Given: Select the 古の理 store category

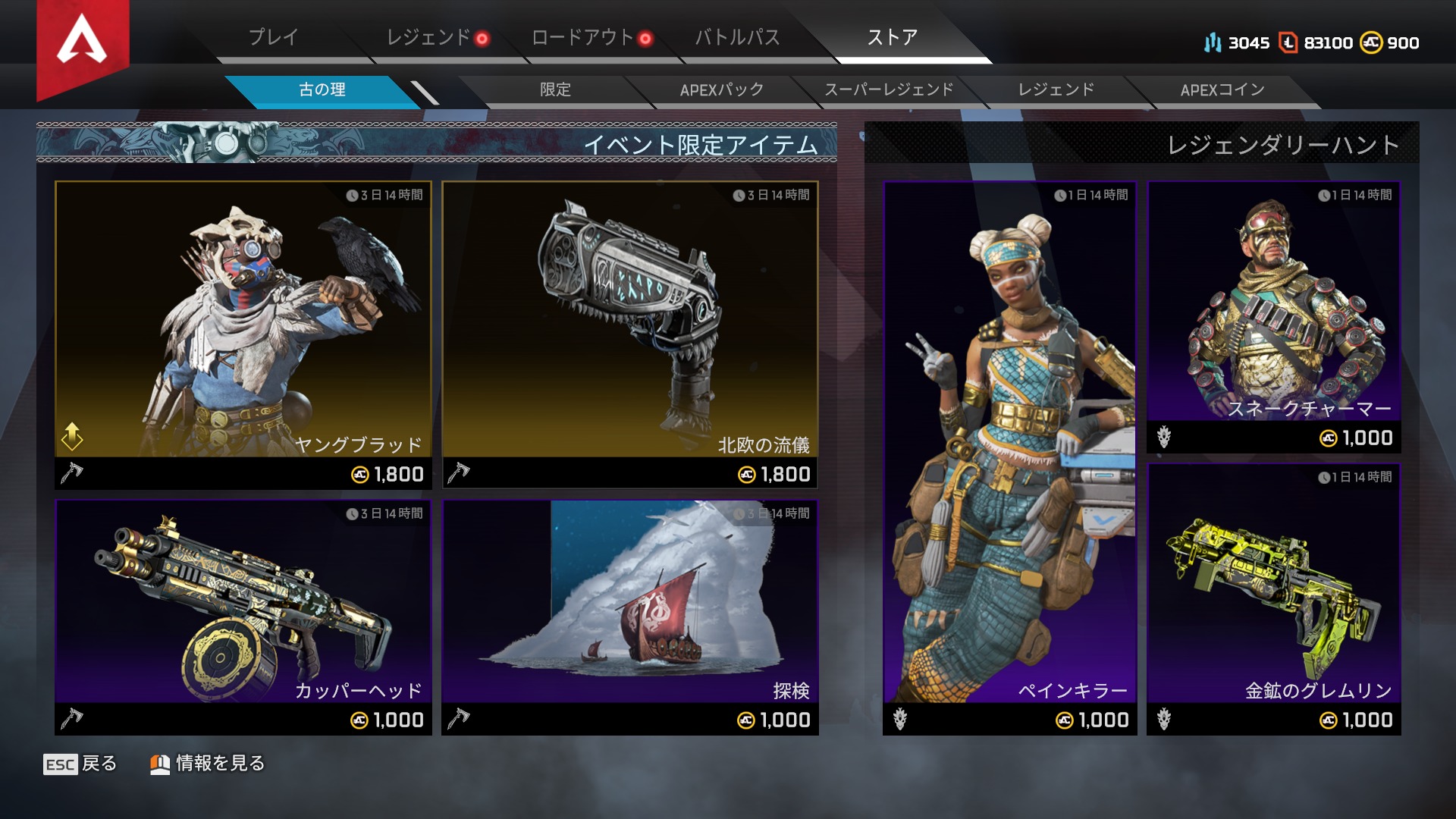Looking at the screenshot, I should (x=322, y=90).
